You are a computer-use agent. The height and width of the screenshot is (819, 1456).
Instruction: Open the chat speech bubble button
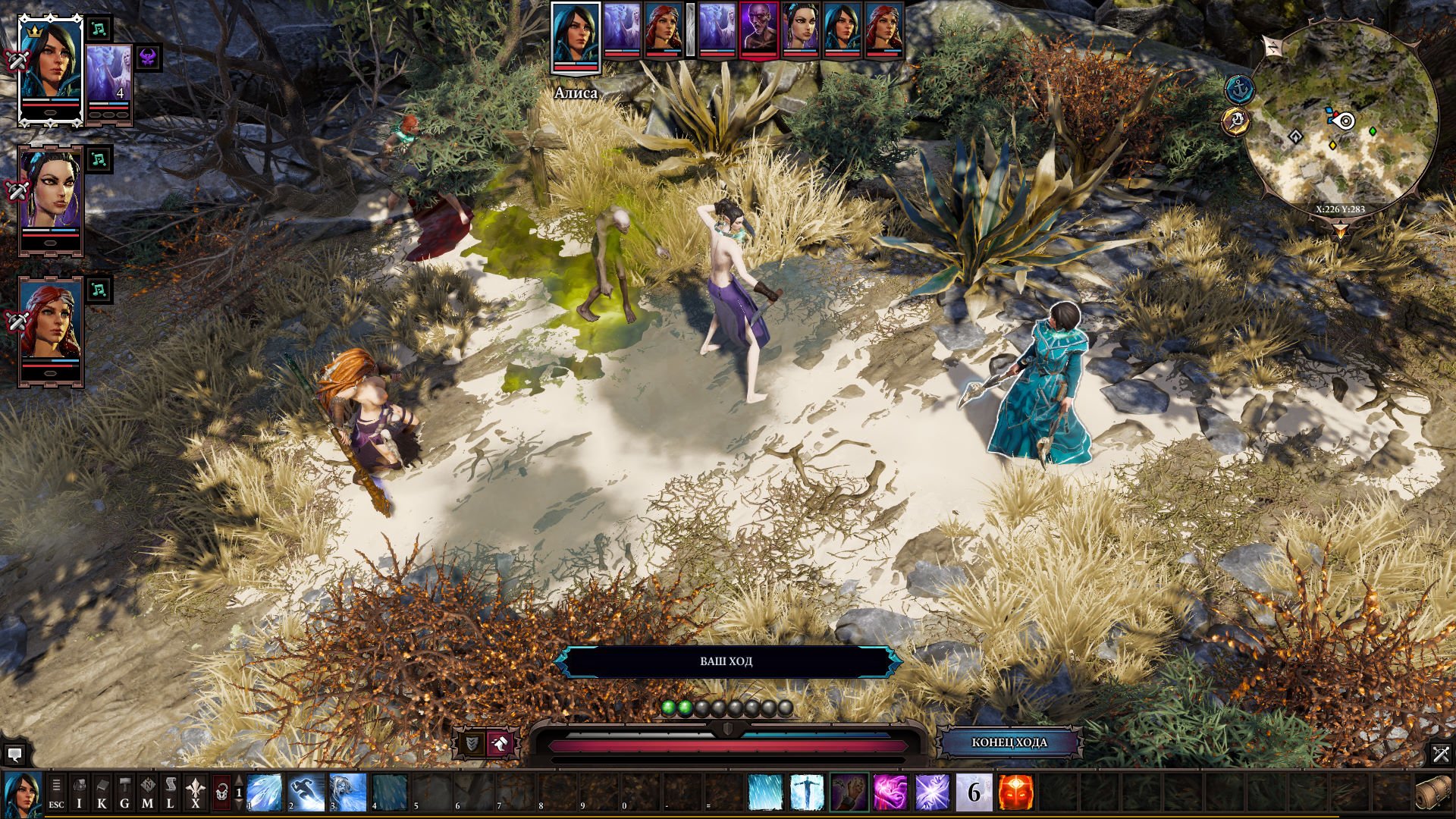[x=14, y=755]
